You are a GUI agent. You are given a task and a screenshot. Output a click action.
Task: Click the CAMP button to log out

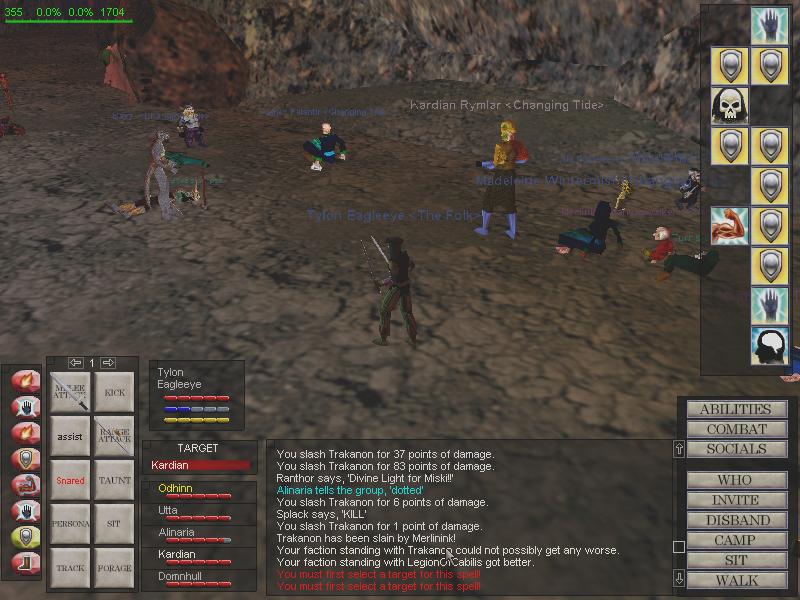pyautogui.click(x=735, y=540)
